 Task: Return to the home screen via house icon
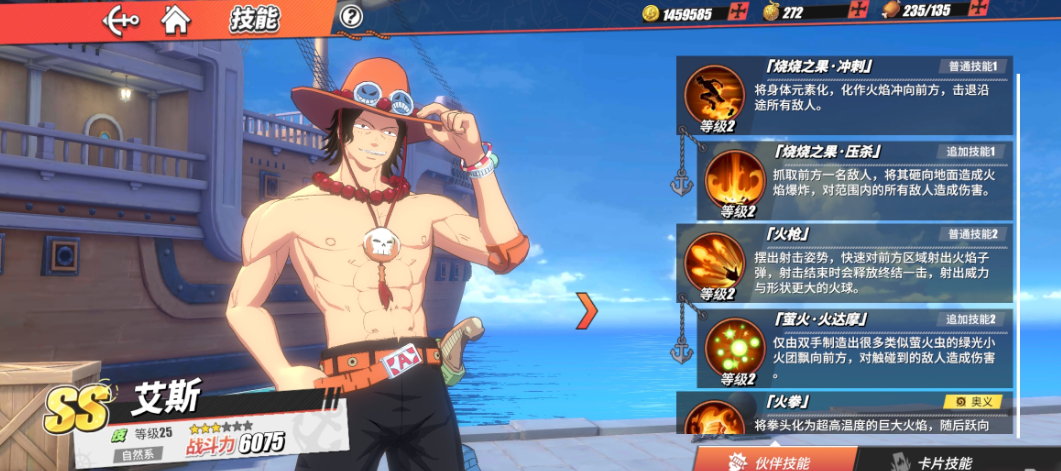(x=176, y=17)
